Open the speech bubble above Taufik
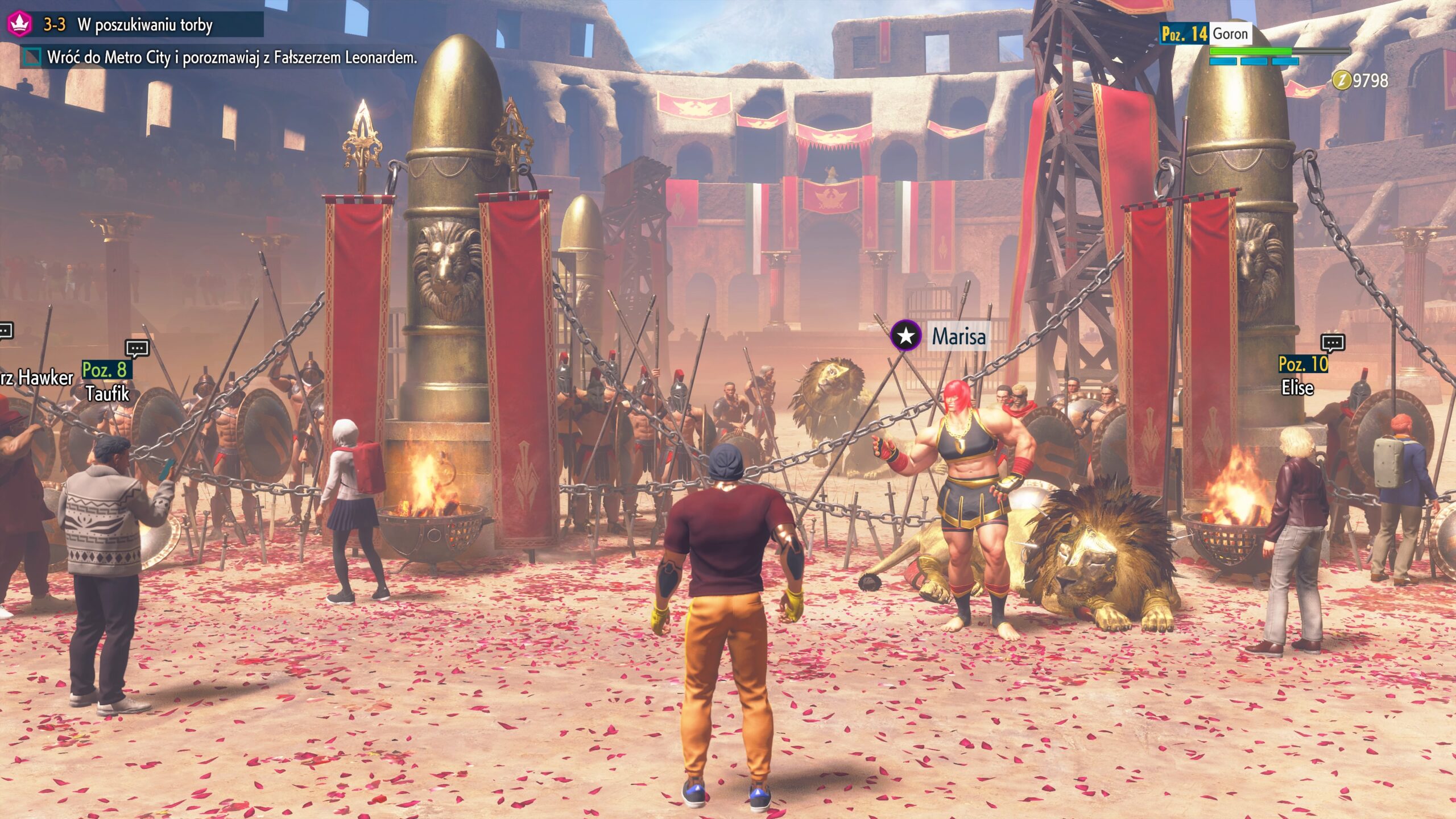This screenshot has height=819, width=1456. pos(137,348)
